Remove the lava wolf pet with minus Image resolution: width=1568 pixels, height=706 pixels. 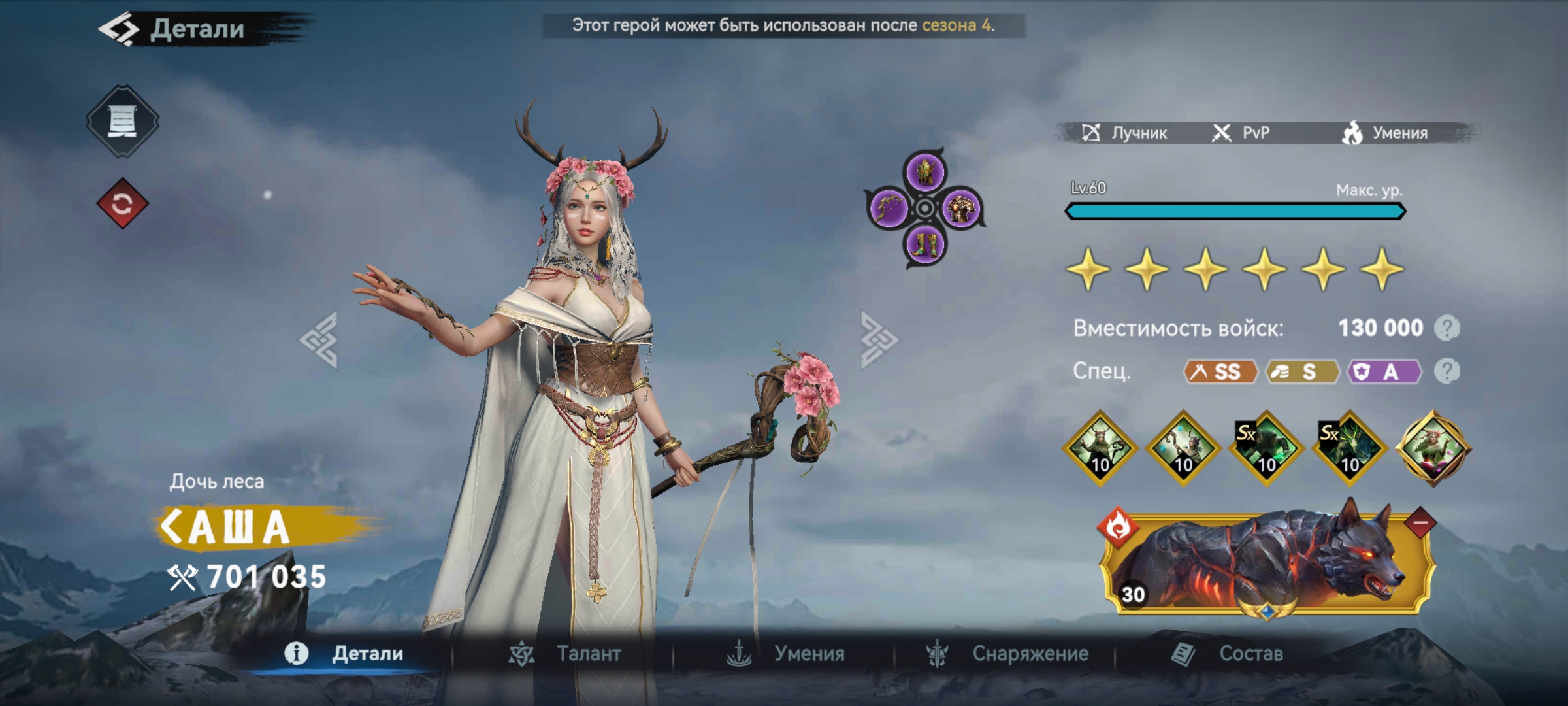click(1420, 523)
